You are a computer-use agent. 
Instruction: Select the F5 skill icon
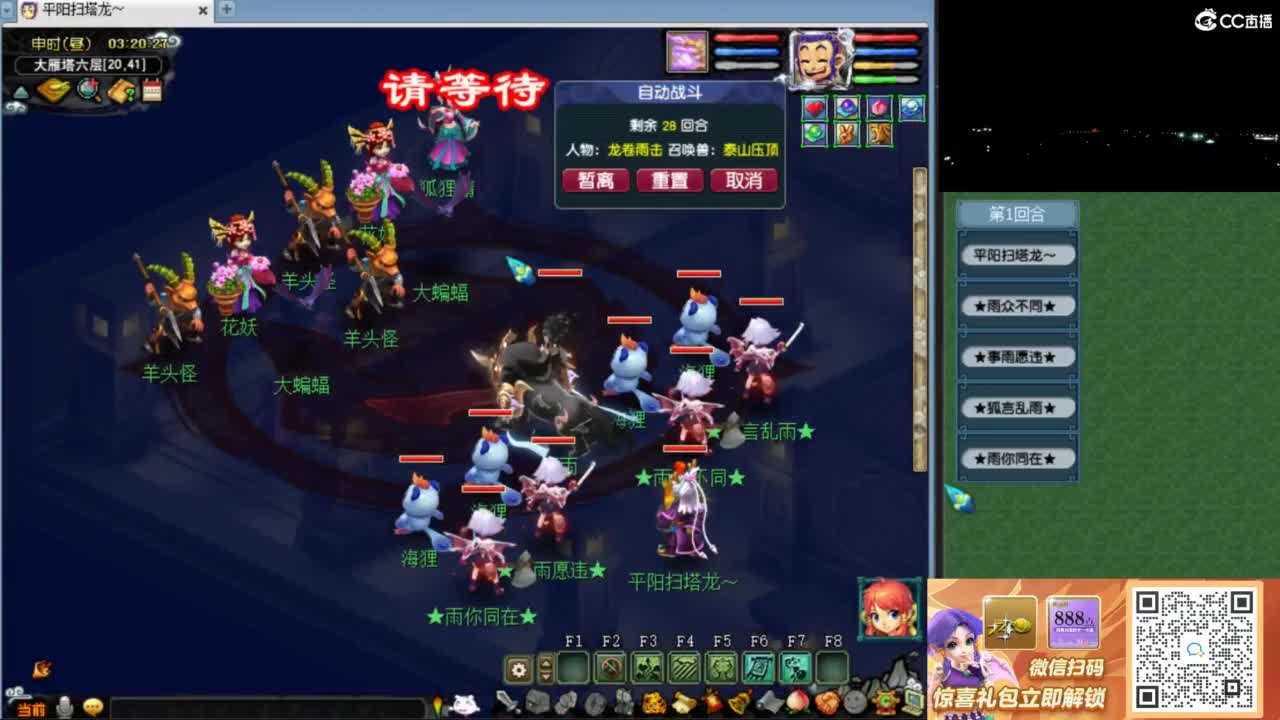point(721,667)
